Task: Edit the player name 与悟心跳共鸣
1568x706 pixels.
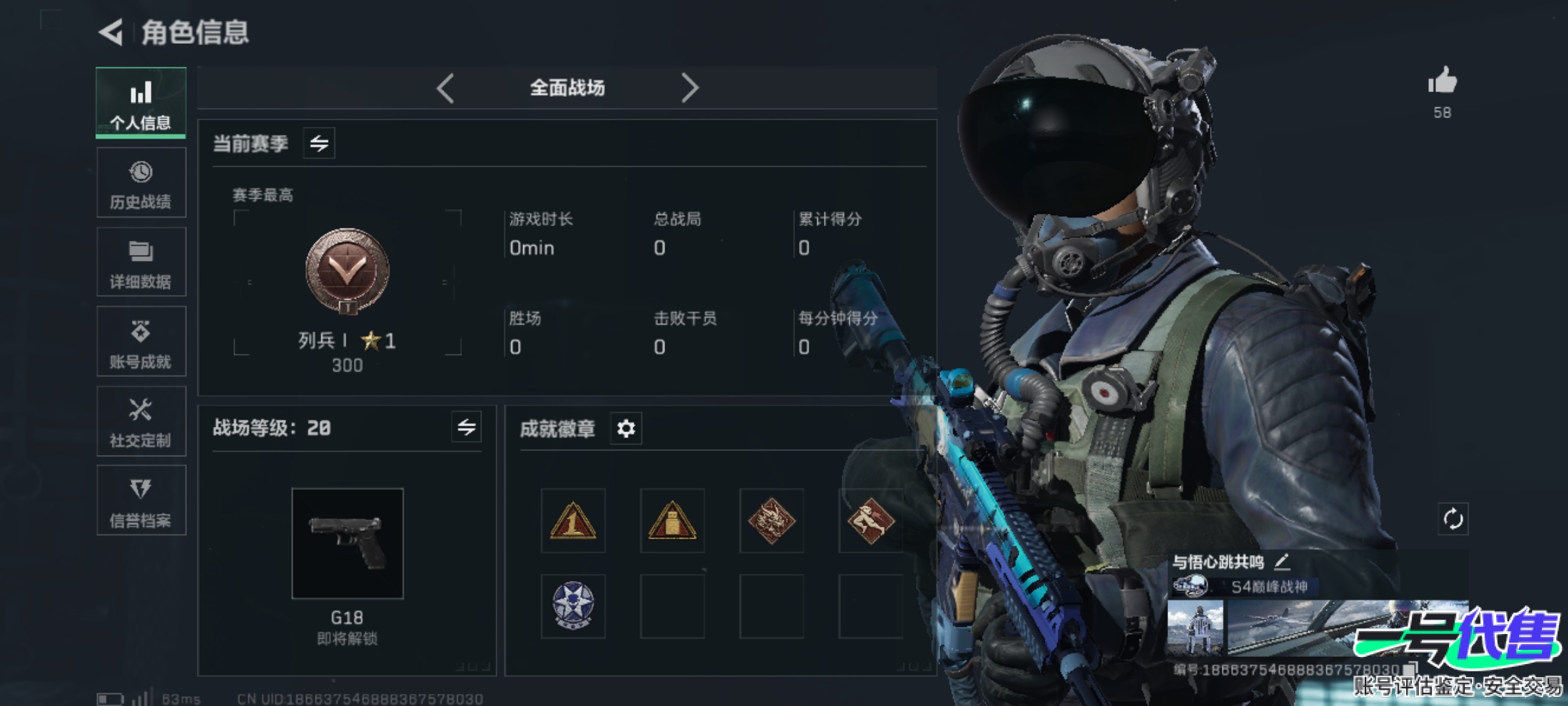Action: [x=1282, y=561]
